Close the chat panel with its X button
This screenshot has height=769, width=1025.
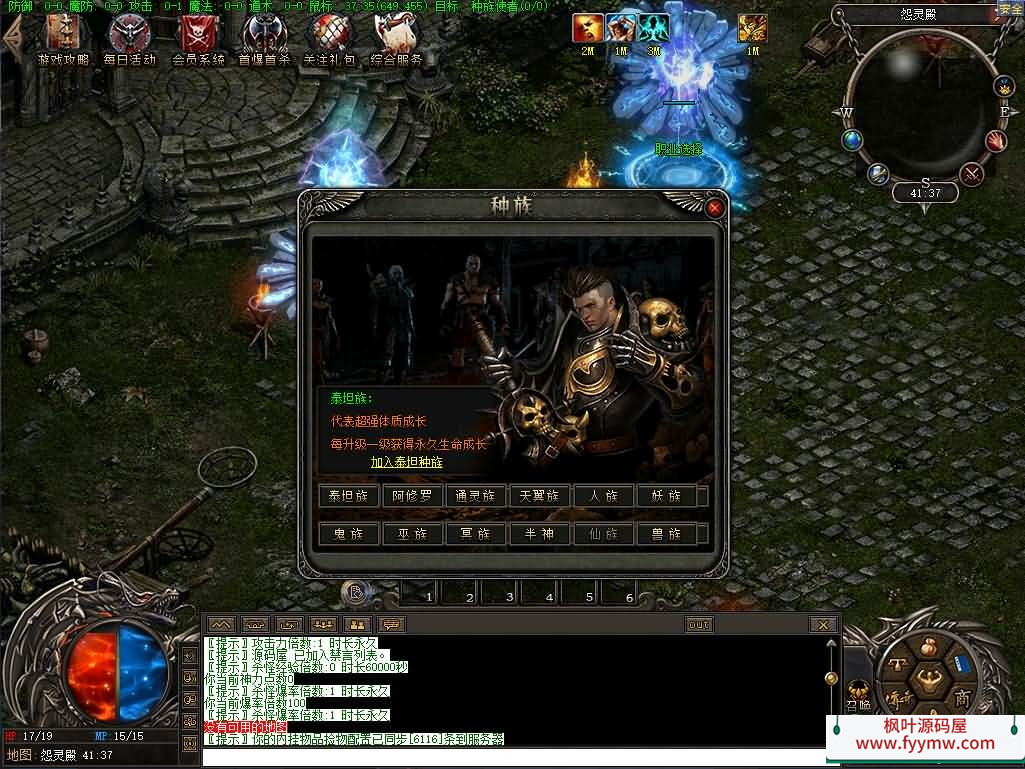822,625
